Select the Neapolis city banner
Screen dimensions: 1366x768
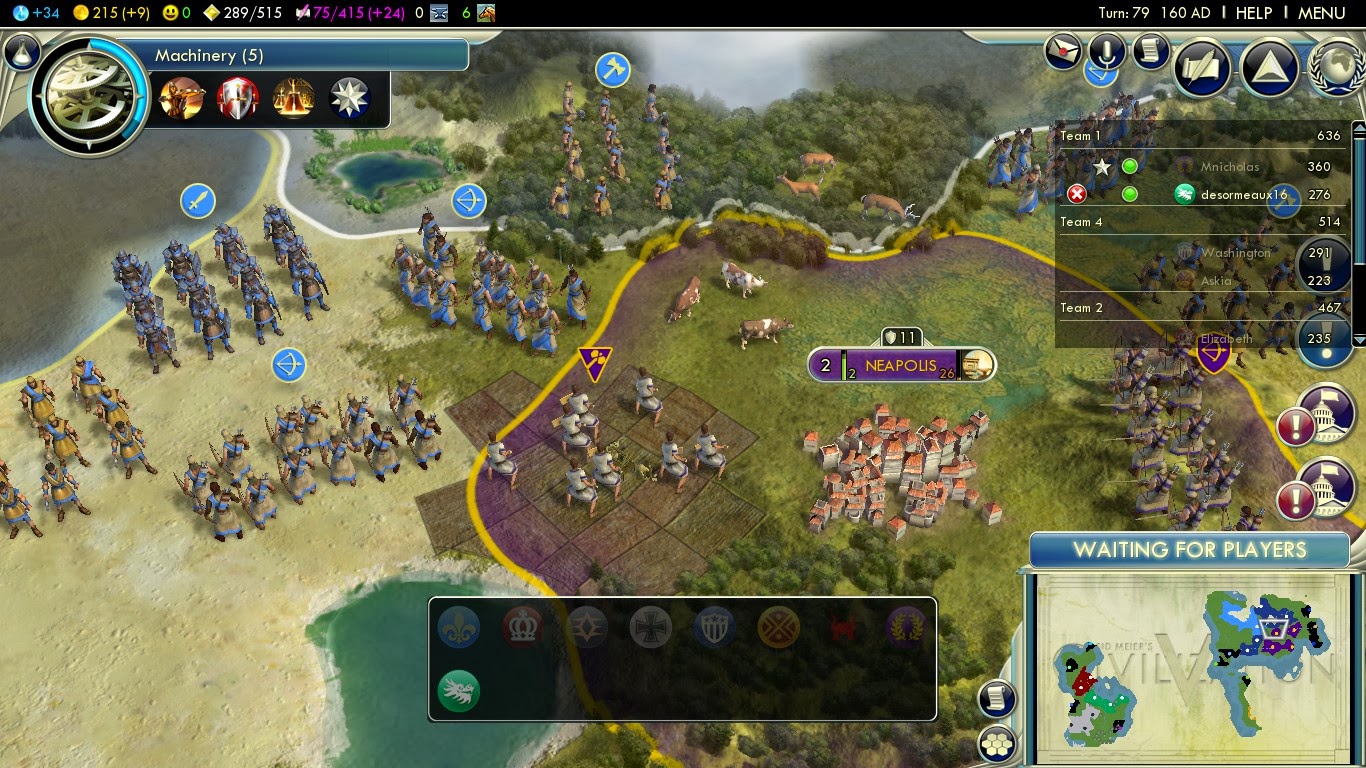coord(900,365)
